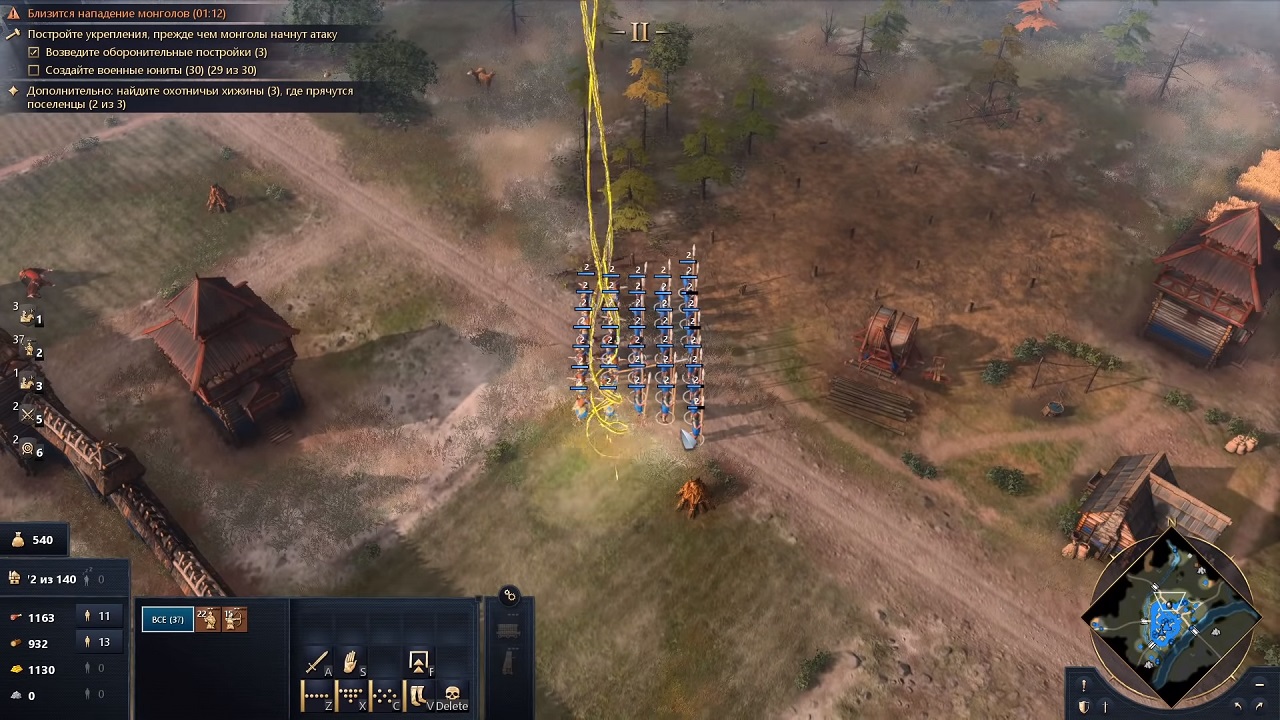This screenshot has height=720, width=1280.
Task: Click the shield button below the minimap
Action: (1083, 707)
